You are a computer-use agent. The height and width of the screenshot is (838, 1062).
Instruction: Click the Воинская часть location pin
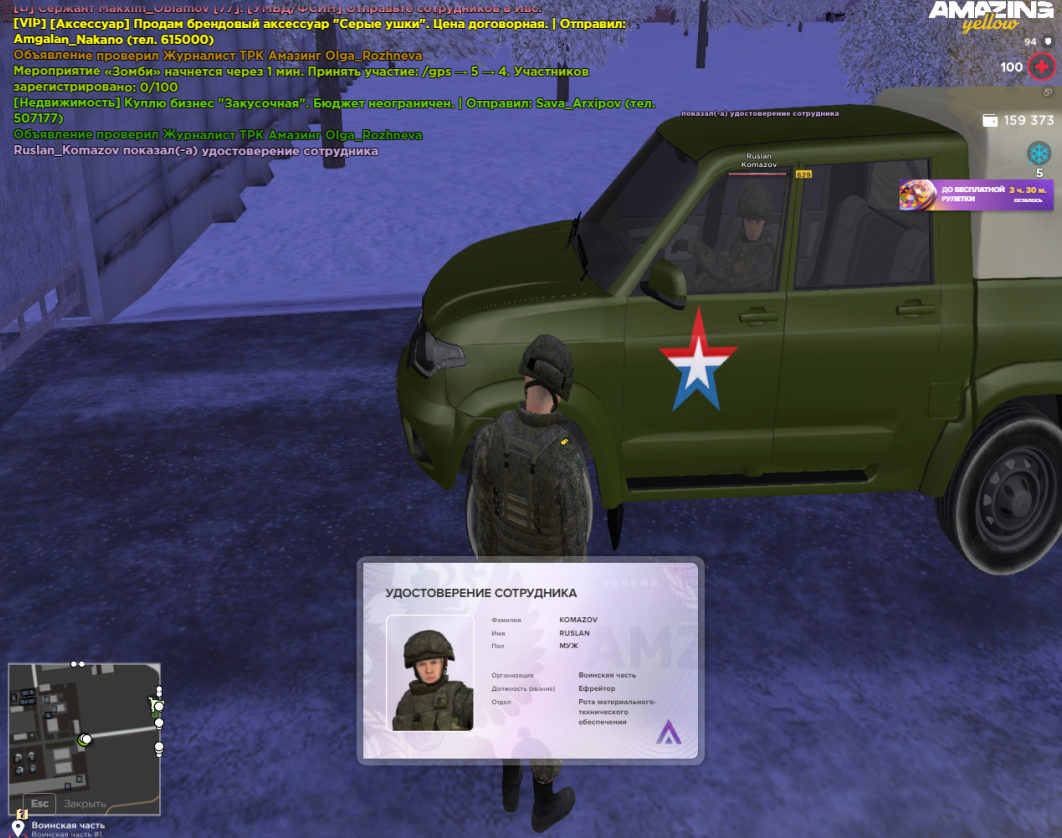pyautogui.click(x=17, y=828)
